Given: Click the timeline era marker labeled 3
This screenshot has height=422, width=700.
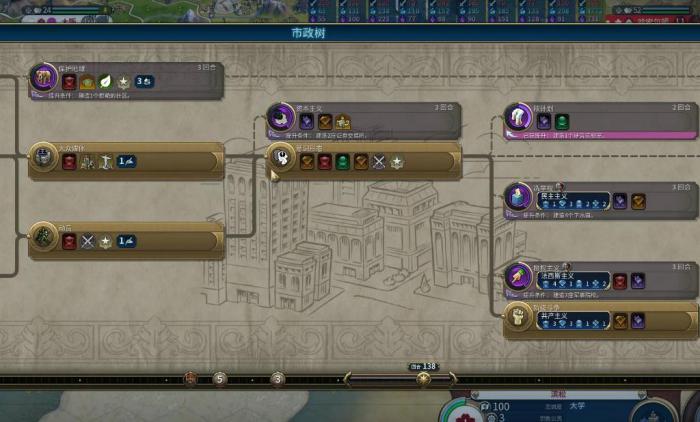Looking at the screenshot, I should 278,379.
